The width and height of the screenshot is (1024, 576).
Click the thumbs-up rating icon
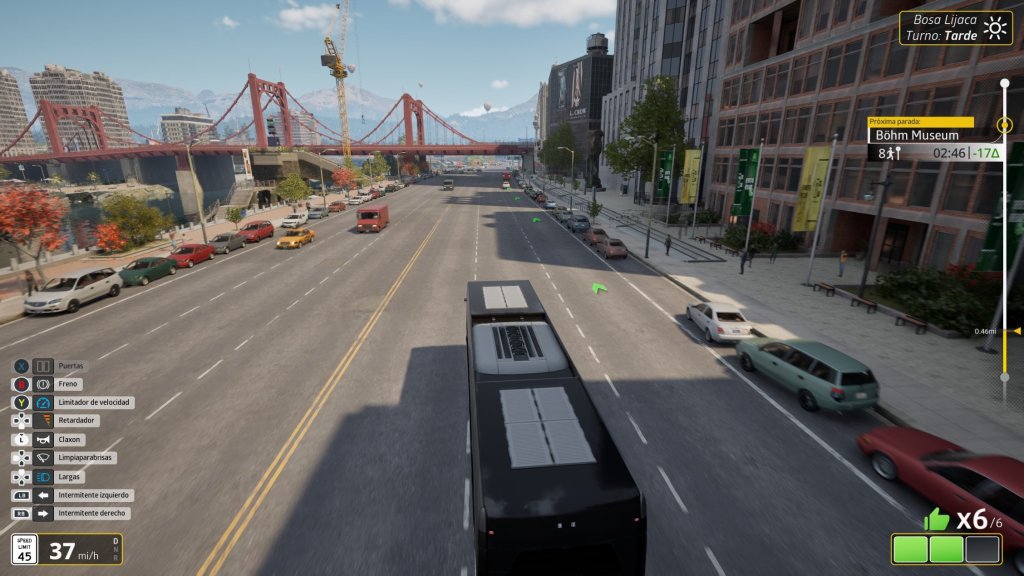(936, 519)
